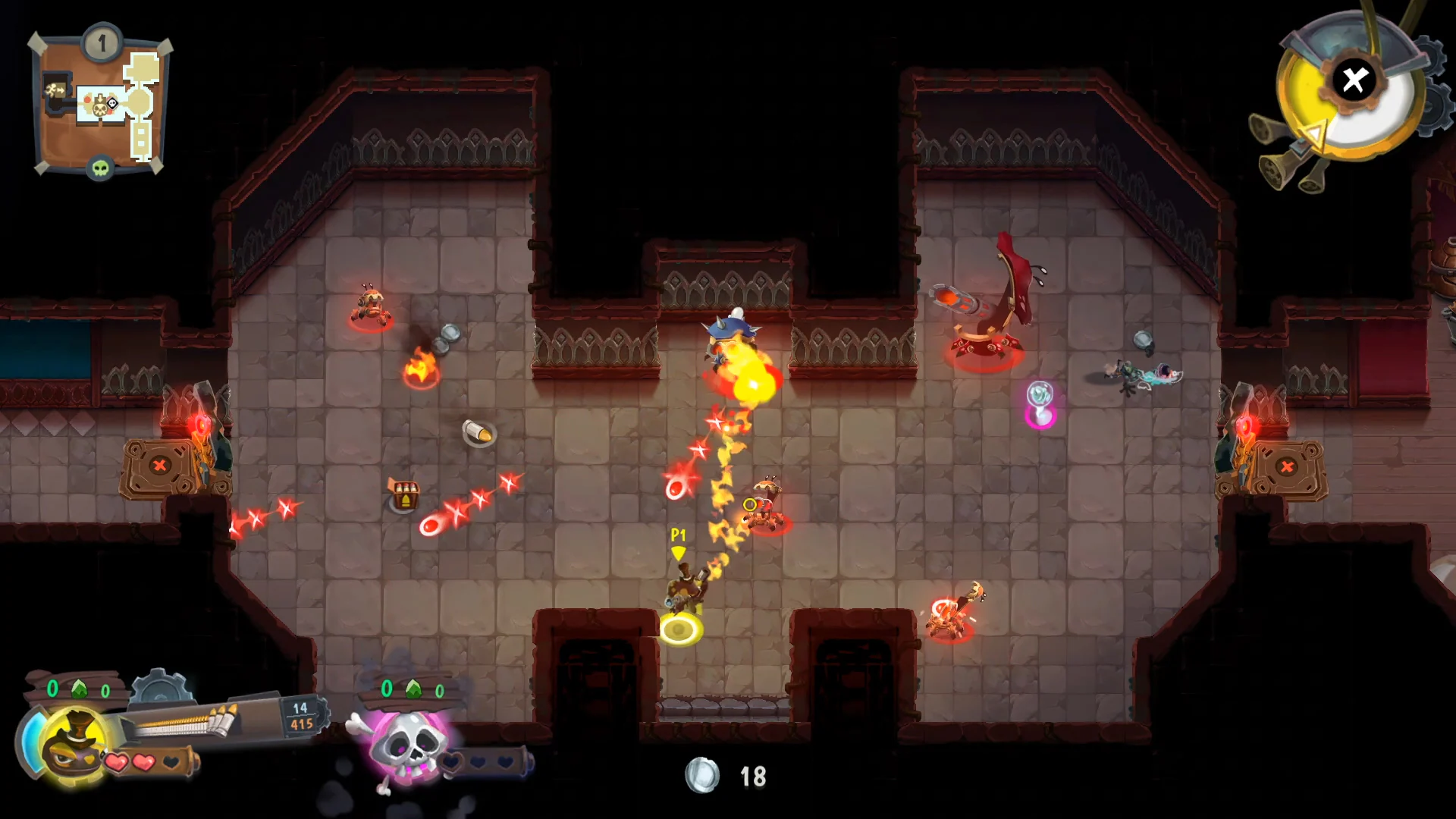Viewport: 1456px width, 819px height.
Task: Toggle the yellow P1 marker above the player
Action: [677, 541]
